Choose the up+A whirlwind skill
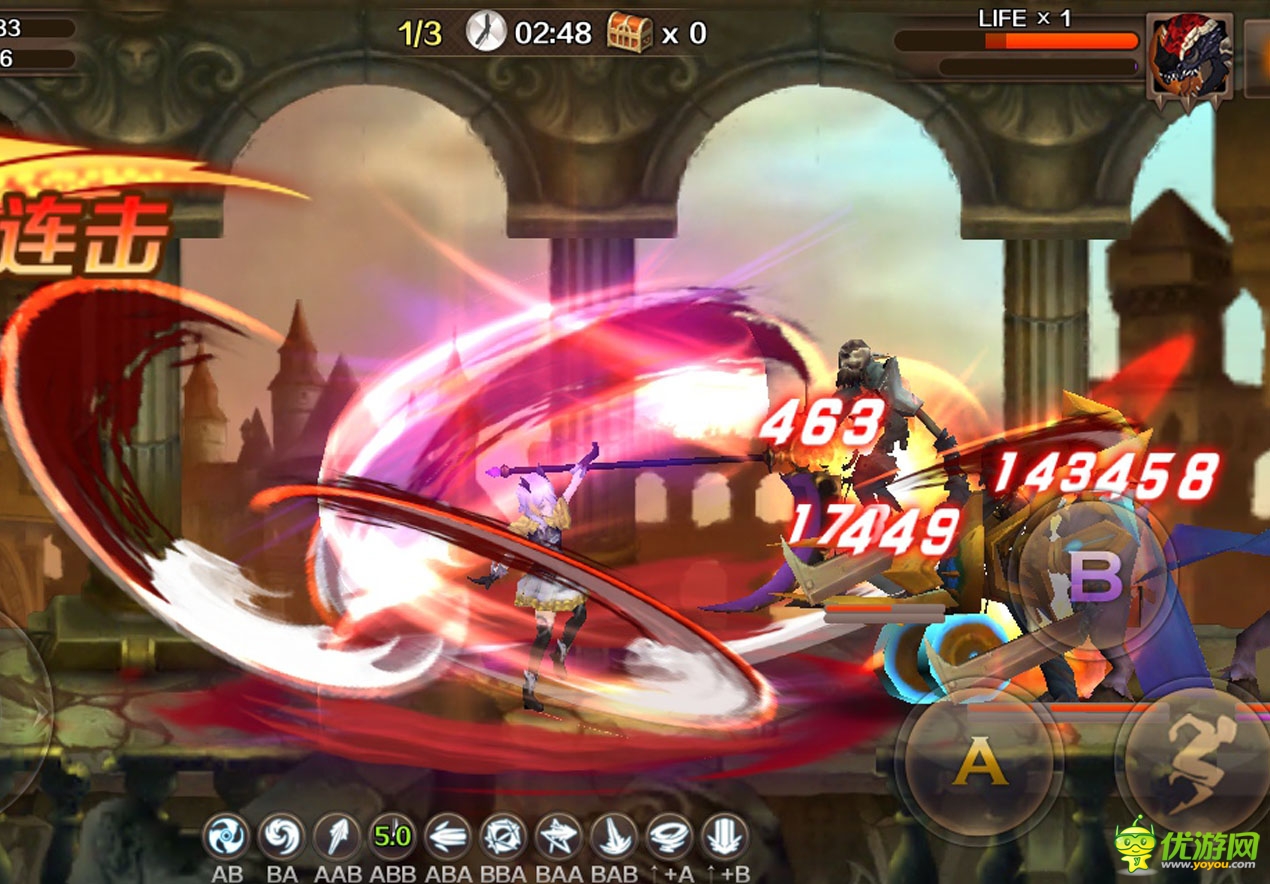The image size is (1270, 884). tap(669, 836)
